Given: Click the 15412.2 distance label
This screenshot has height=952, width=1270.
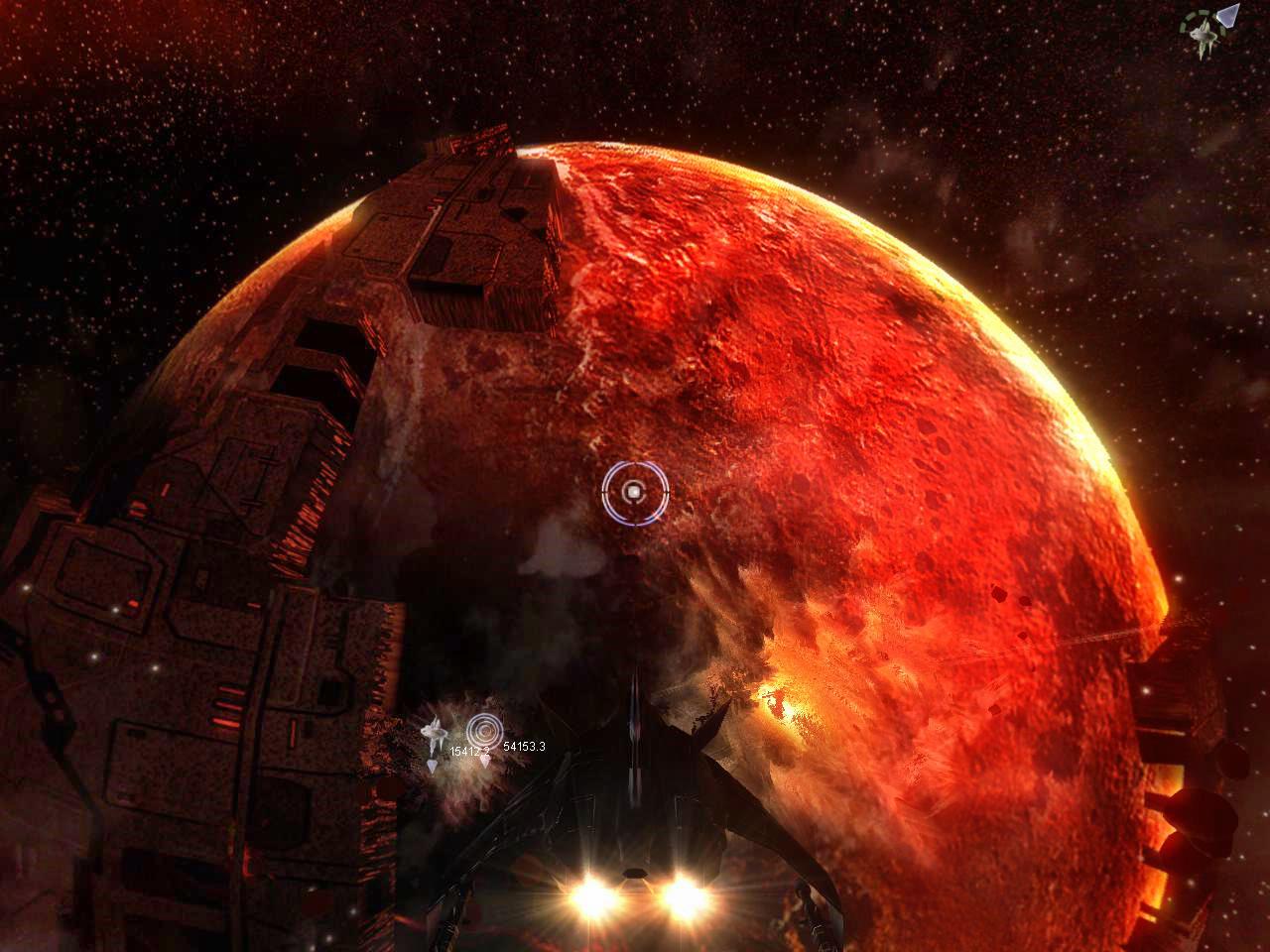Looking at the screenshot, I should [x=470, y=751].
